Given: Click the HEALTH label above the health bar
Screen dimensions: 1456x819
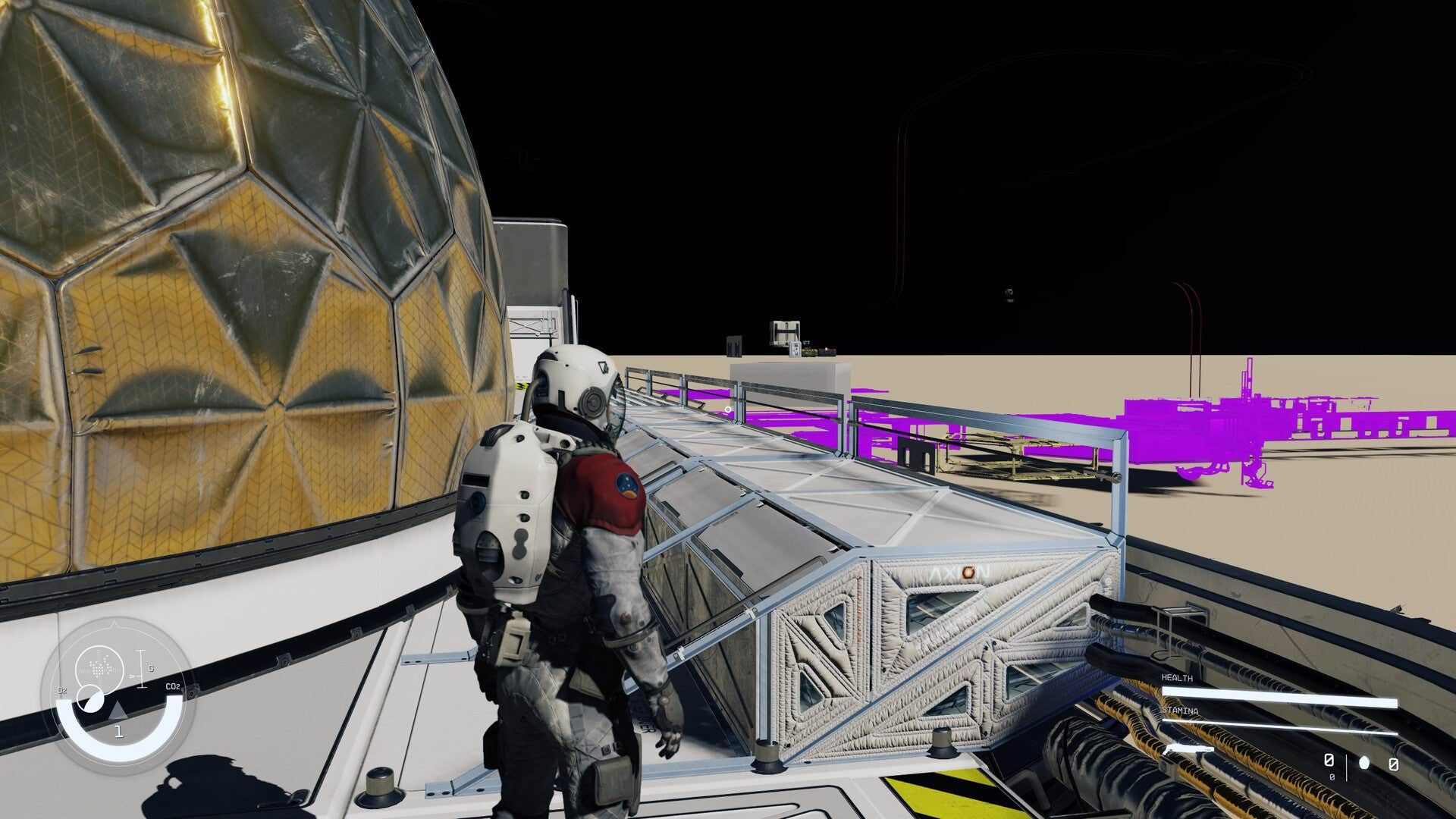Looking at the screenshot, I should (1178, 679).
